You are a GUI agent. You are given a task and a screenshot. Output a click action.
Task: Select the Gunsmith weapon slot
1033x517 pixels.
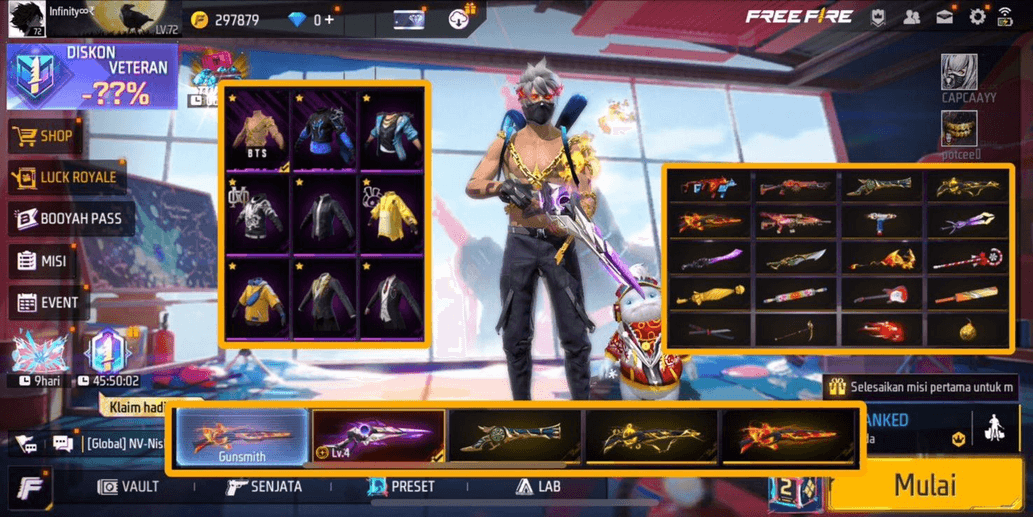point(242,438)
